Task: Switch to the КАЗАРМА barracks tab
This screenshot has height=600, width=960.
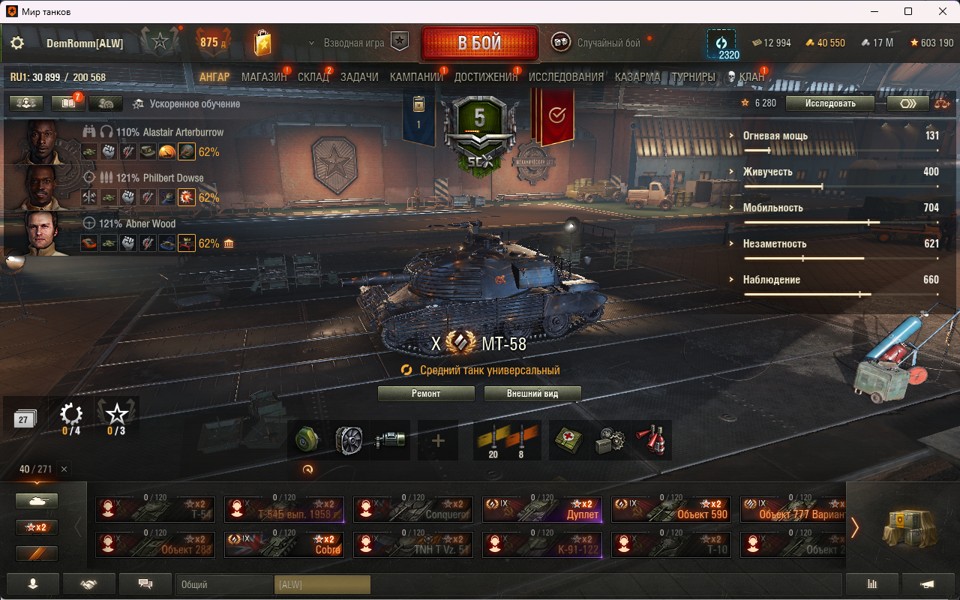Action: [637, 77]
